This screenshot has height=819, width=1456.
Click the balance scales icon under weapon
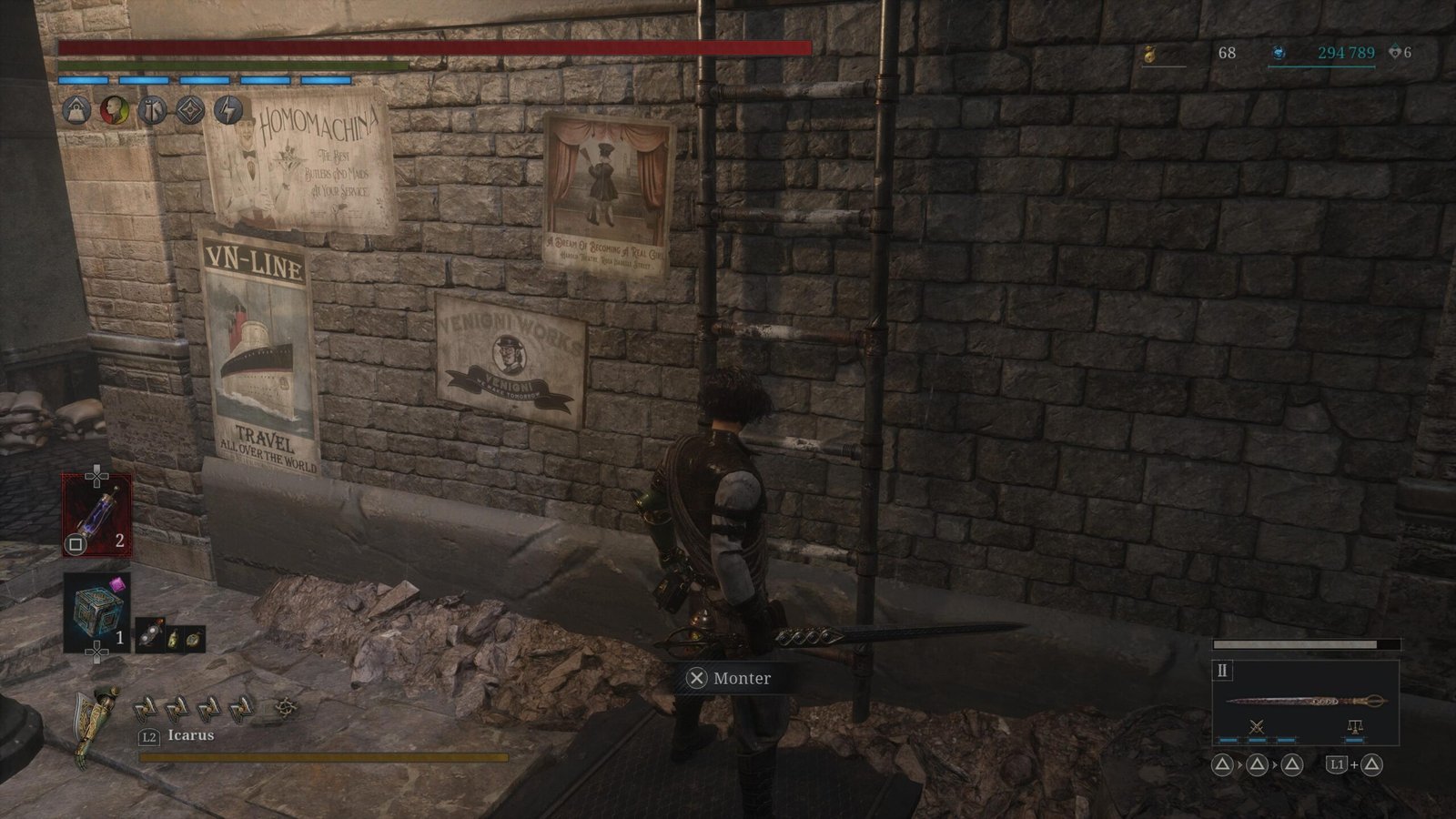pyautogui.click(x=1354, y=726)
